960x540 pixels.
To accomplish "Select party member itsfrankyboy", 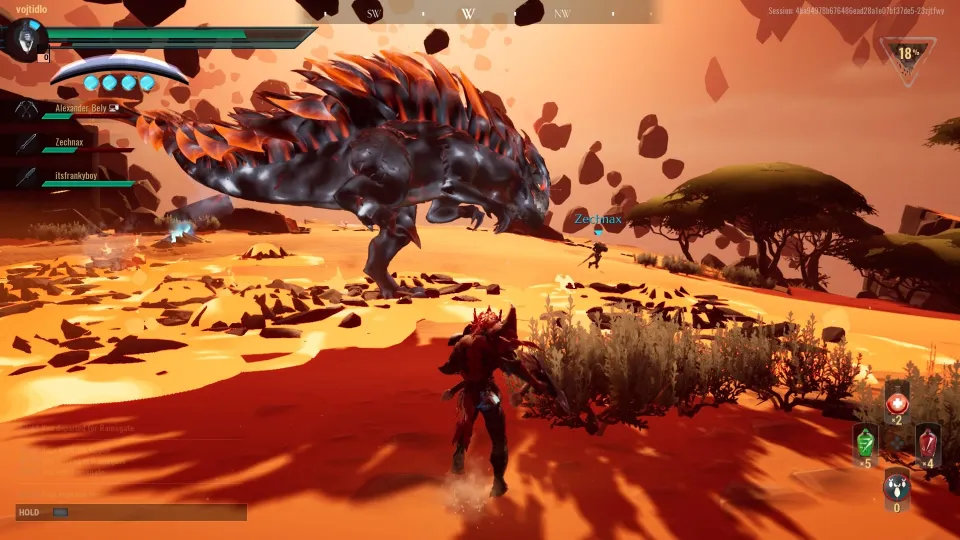I will [x=75, y=175].
